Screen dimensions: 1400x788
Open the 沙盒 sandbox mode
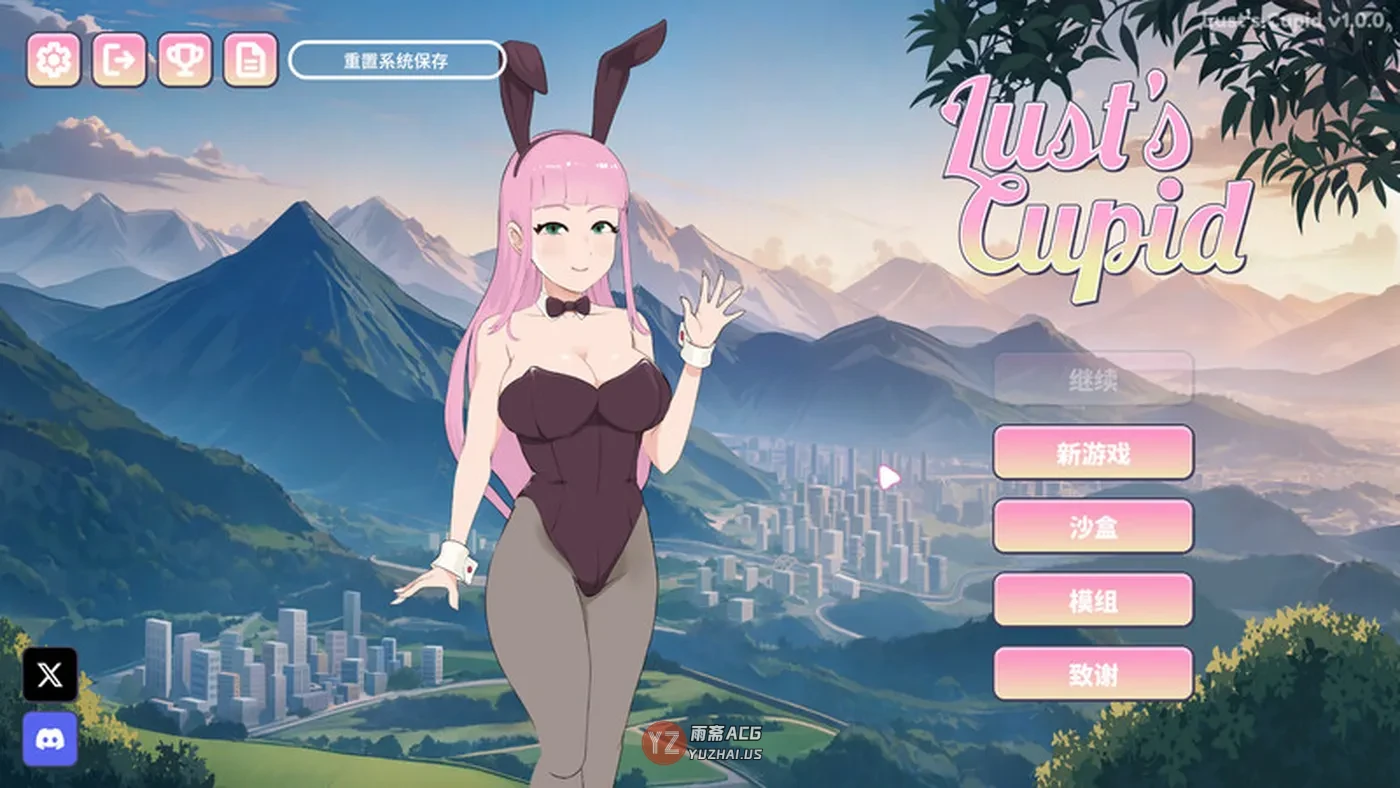1091,527
